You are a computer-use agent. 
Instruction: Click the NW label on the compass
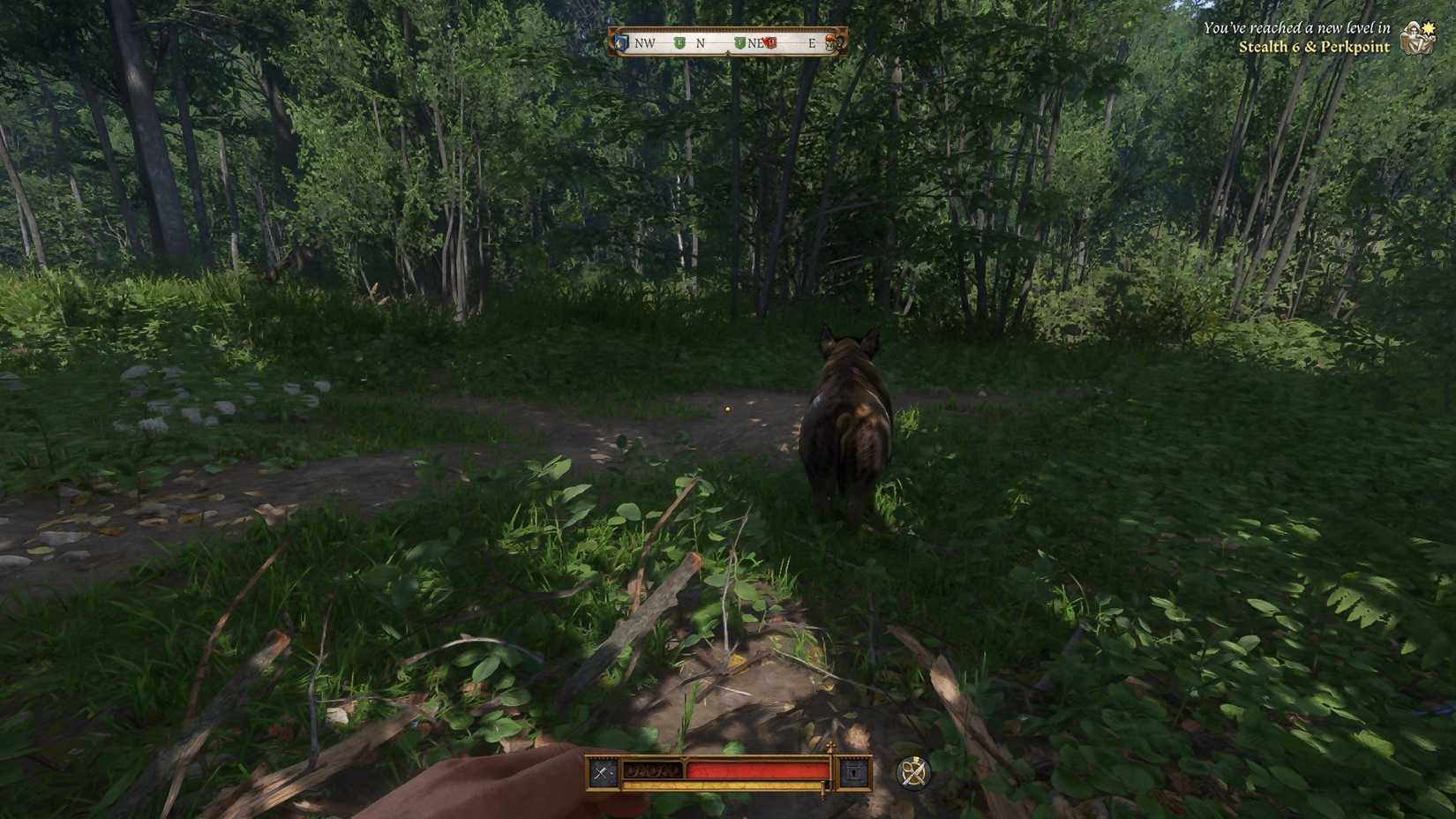(645, 42)
